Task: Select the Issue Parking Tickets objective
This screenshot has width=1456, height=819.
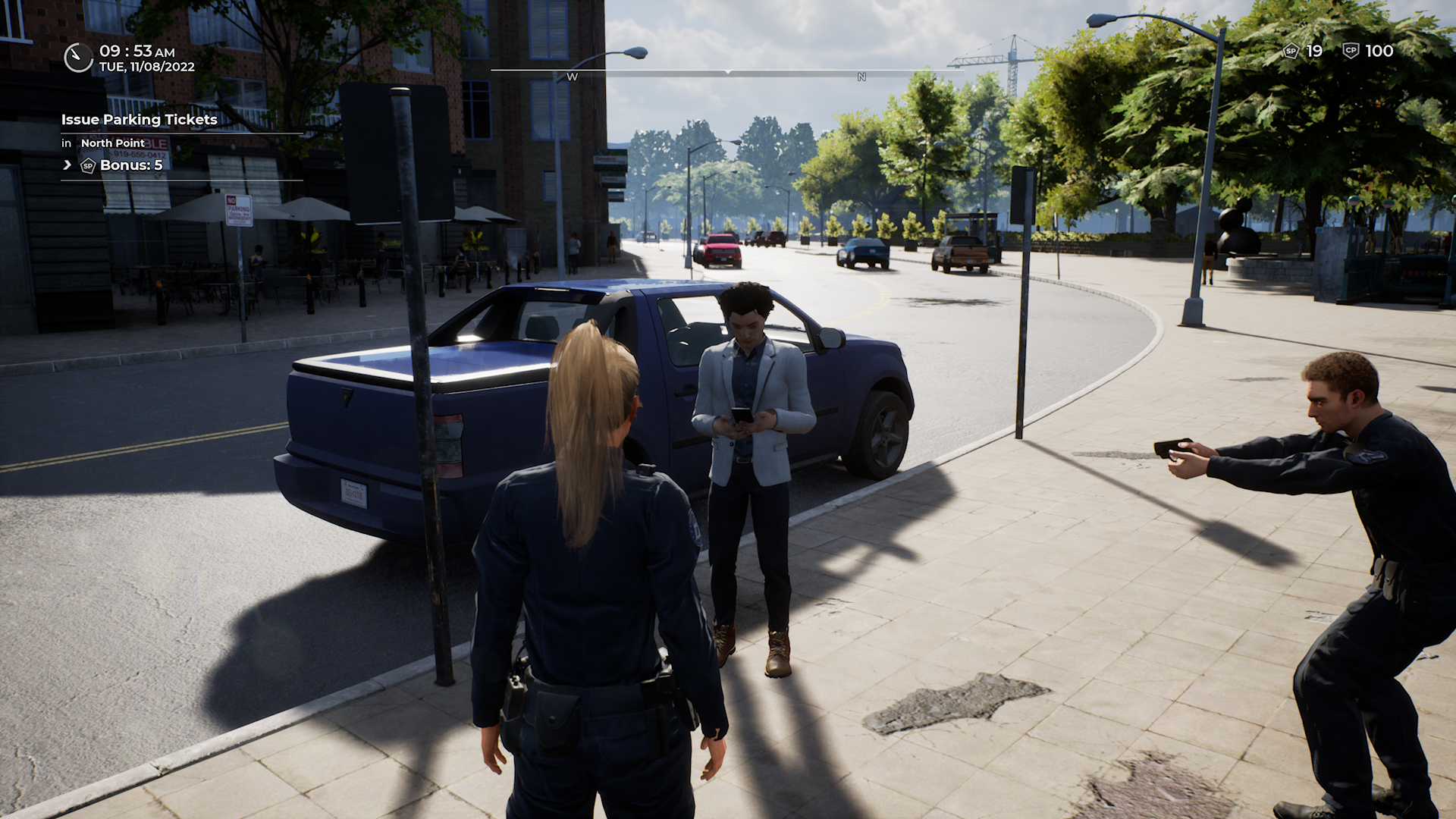Action: click(x=140, y=120)
